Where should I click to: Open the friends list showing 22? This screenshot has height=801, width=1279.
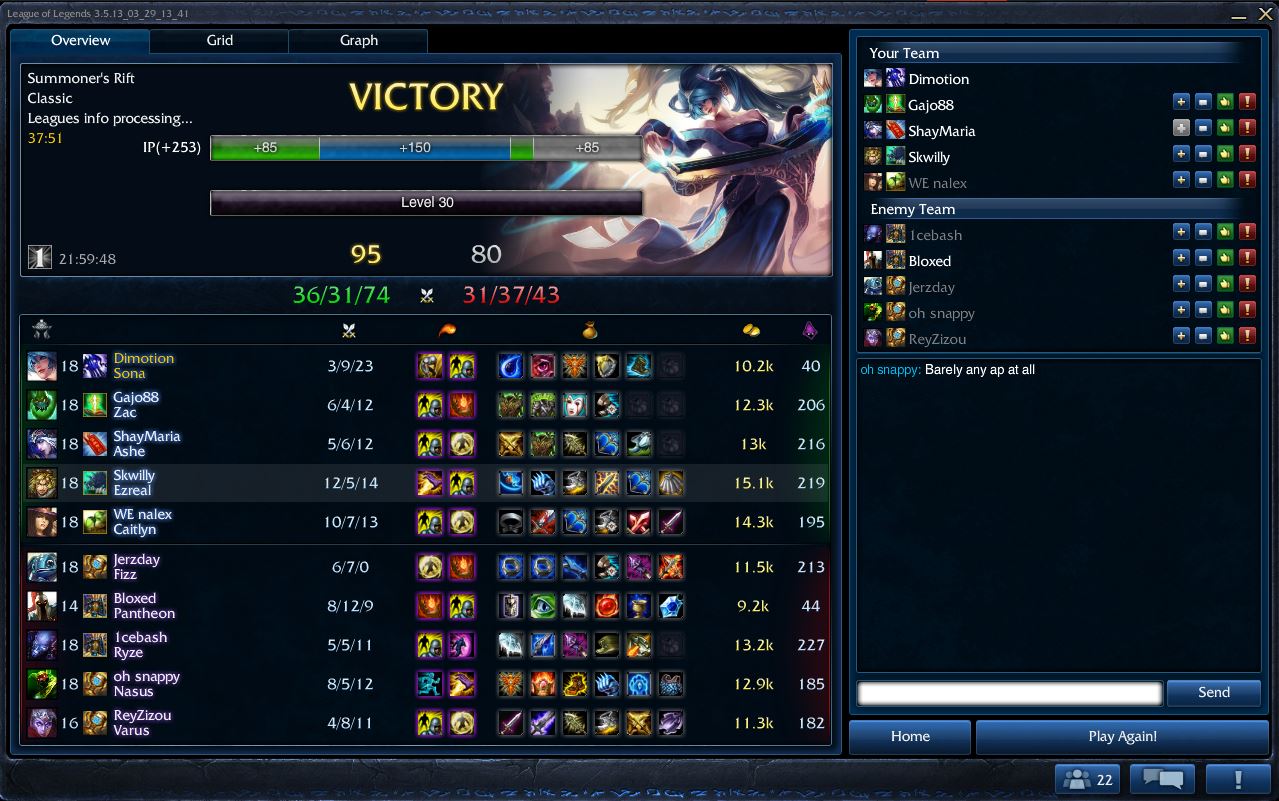pyautogui.click(x=1087, y=780)
